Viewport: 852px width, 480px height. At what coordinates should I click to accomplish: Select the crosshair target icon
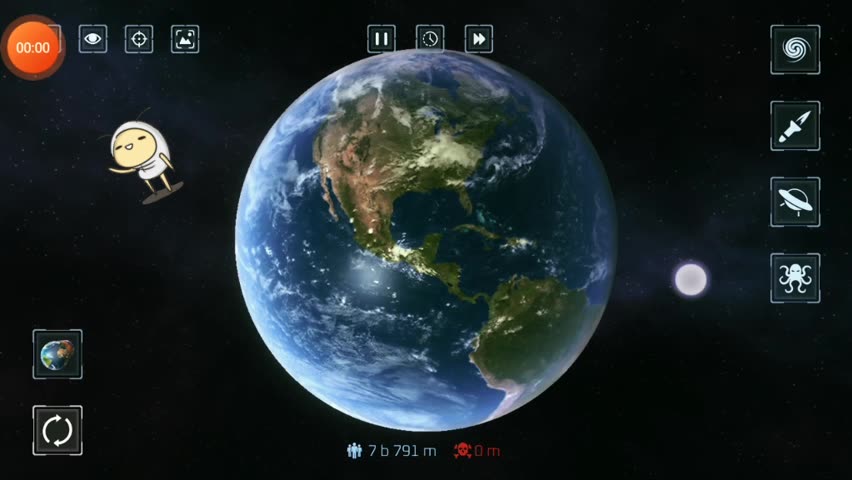(139, 39)
